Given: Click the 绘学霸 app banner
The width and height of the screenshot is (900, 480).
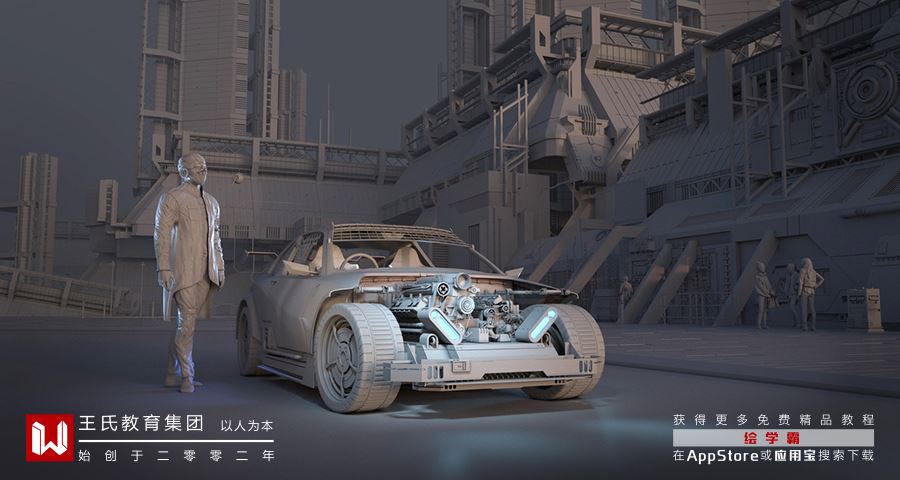Looking at the screenshot, I should click(773, 438).
